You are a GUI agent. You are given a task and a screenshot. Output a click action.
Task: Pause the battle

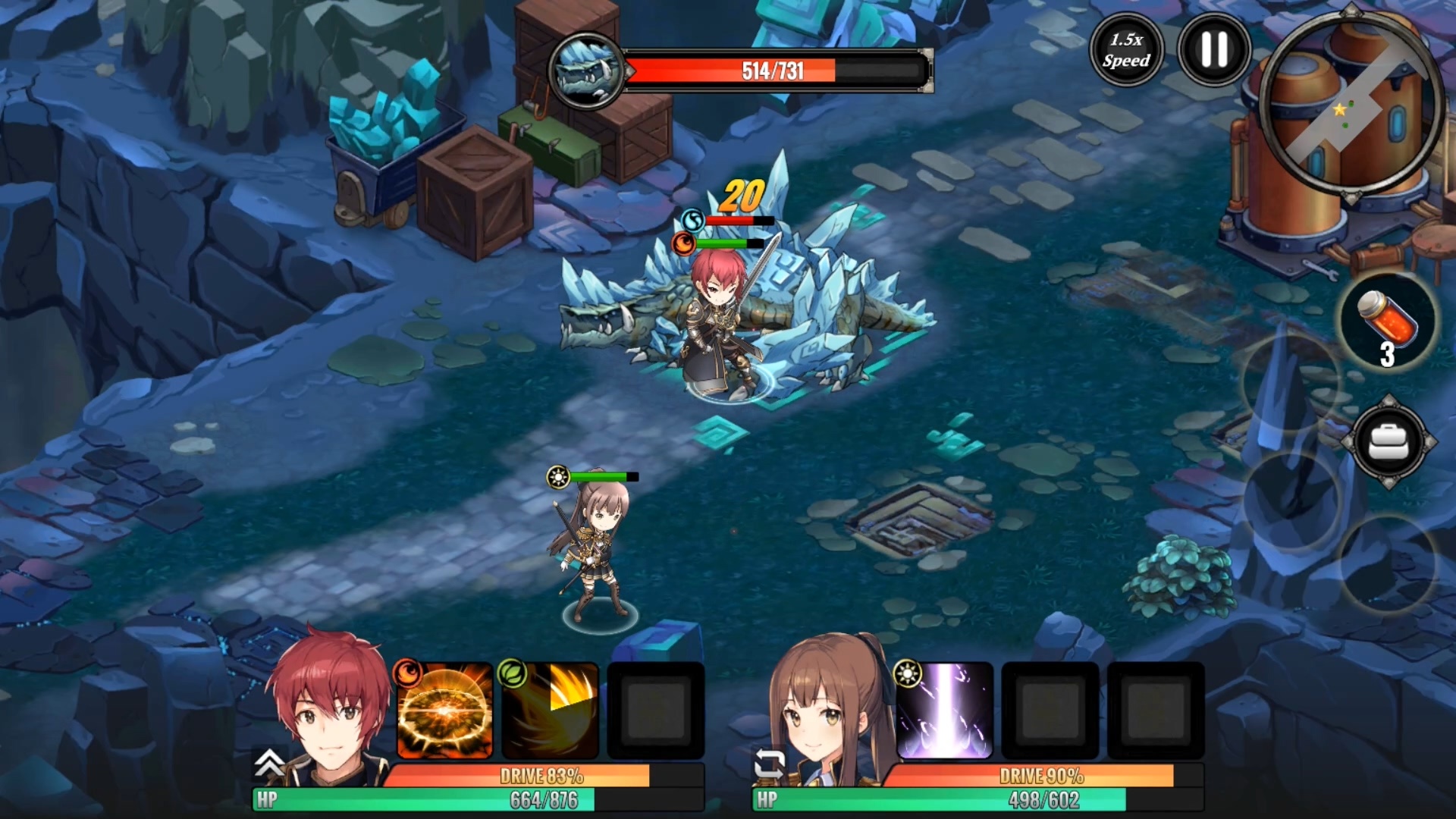(1213, 50)
